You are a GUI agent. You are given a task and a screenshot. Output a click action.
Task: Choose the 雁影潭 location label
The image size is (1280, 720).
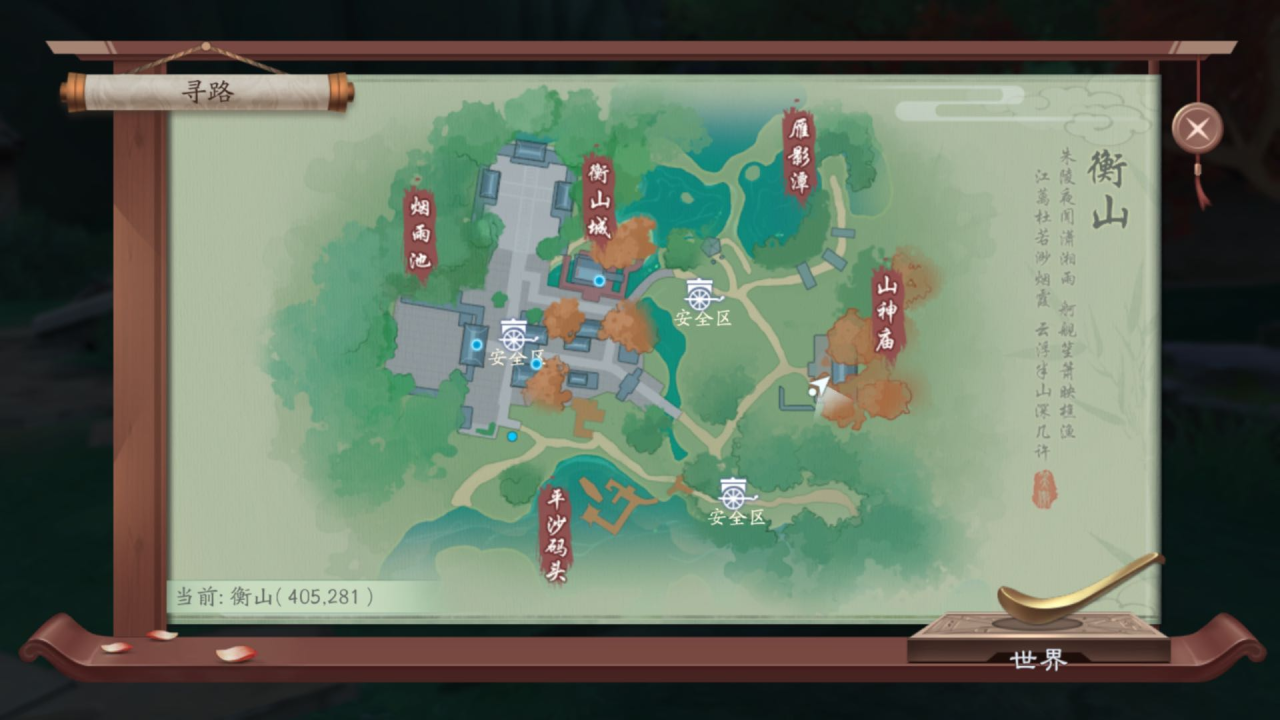[x=798, y=155]
